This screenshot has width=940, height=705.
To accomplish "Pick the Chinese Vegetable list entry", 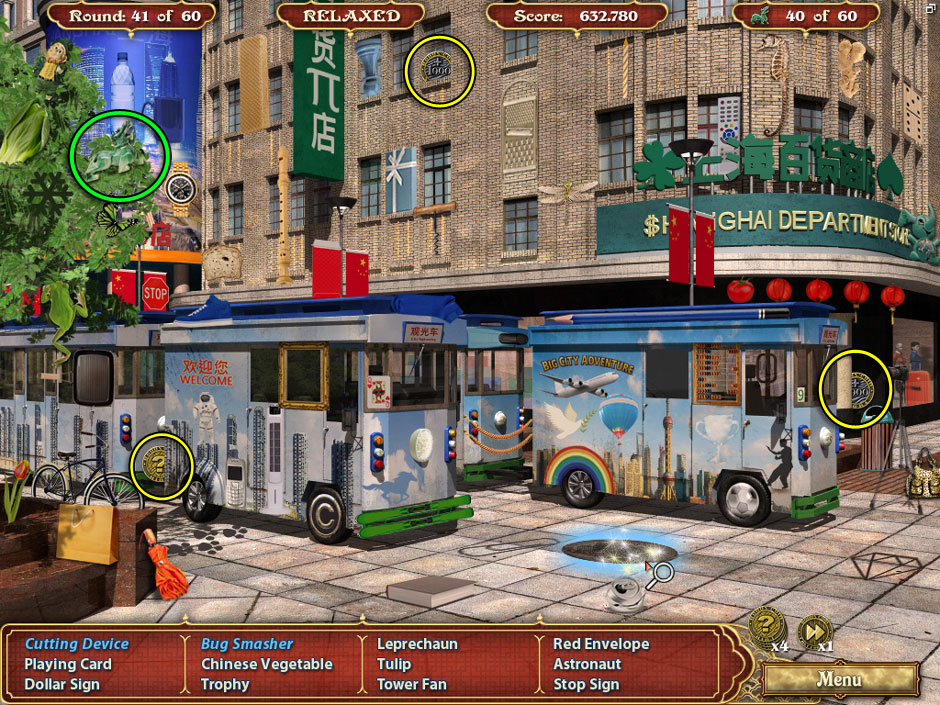I will click(x=266, y=664).
